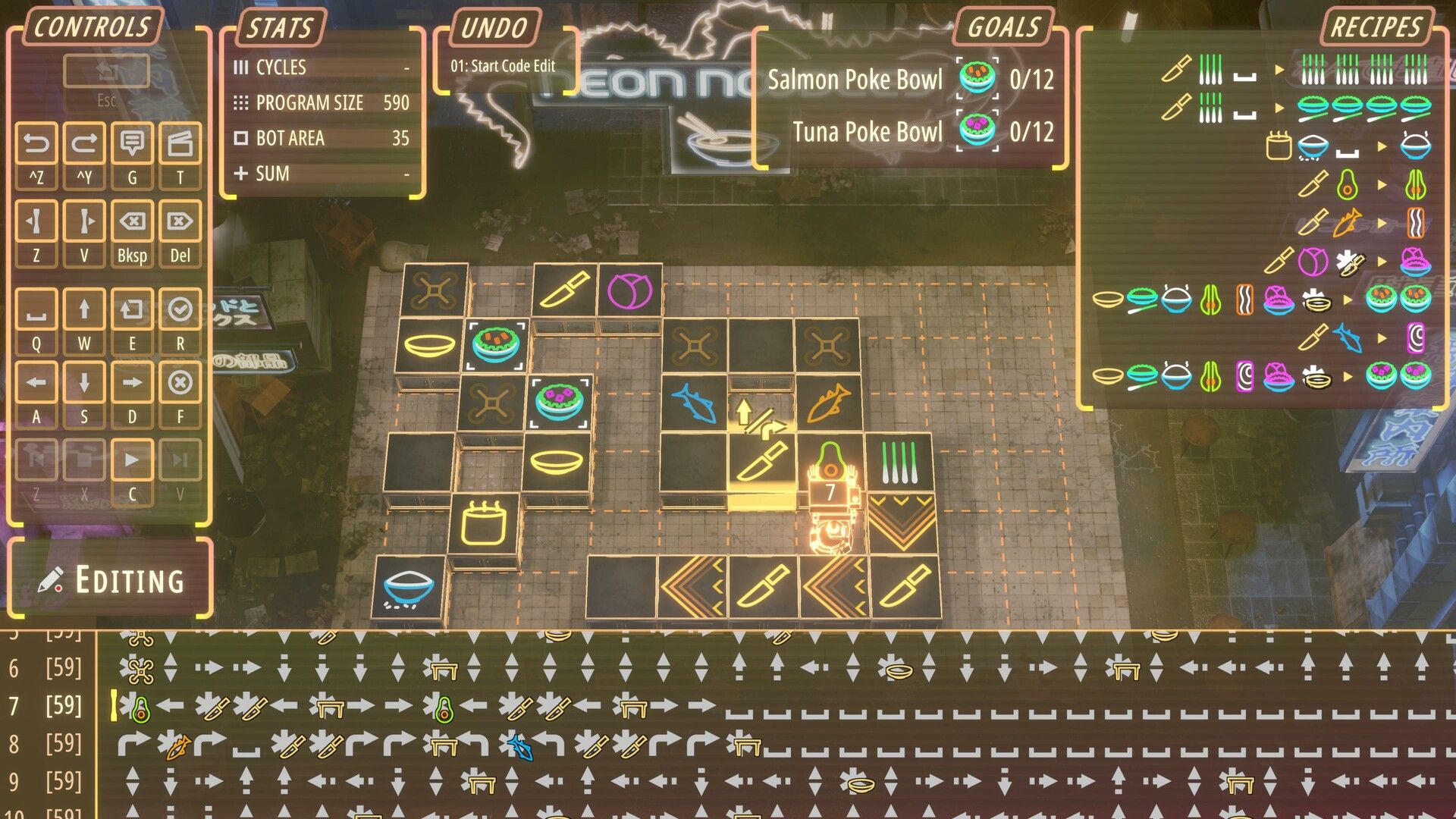Expand the GOALS panel
Image resolution: width=1456 pixels, height=819 pixels.
[1003, 29]
